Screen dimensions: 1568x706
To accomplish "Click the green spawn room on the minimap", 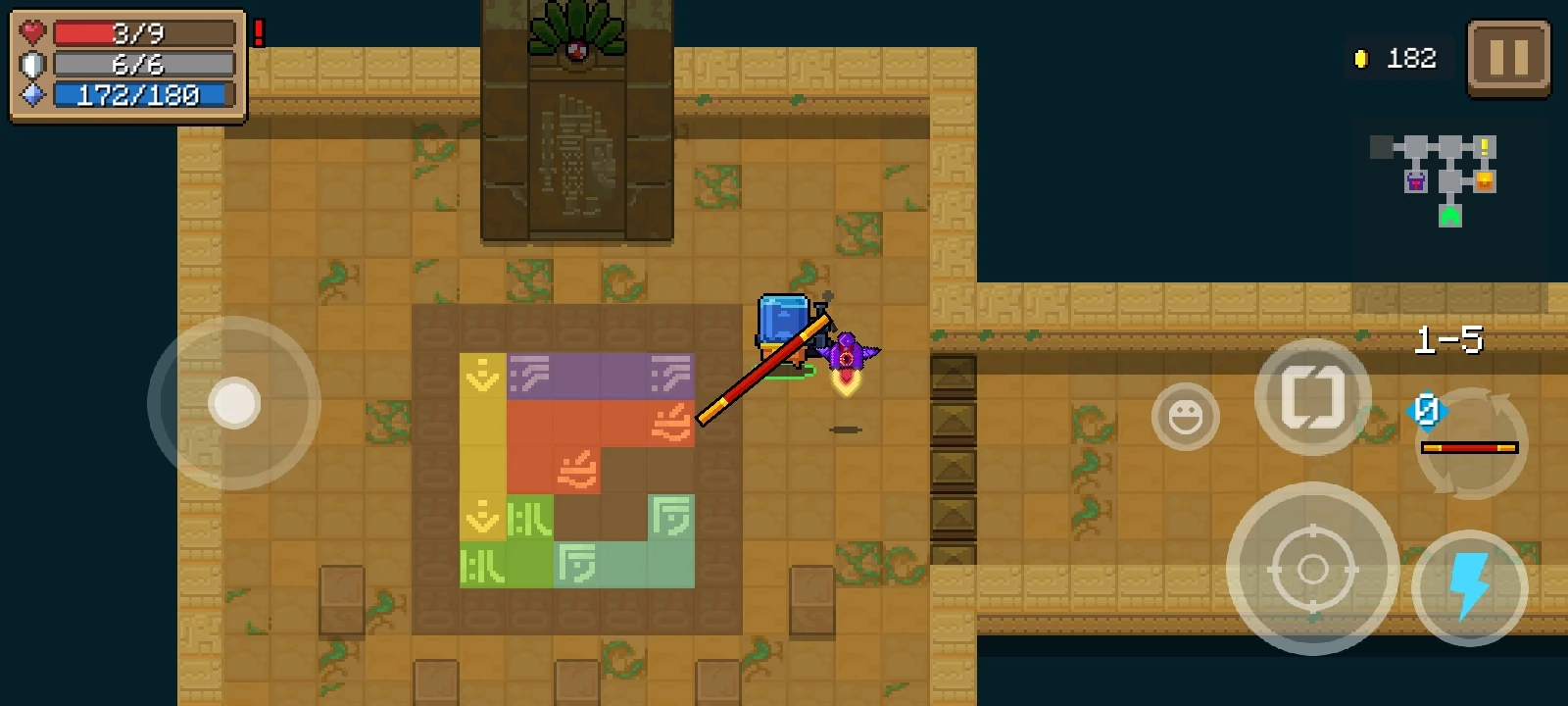I will pyautogui.click(x=1449, y=216).
